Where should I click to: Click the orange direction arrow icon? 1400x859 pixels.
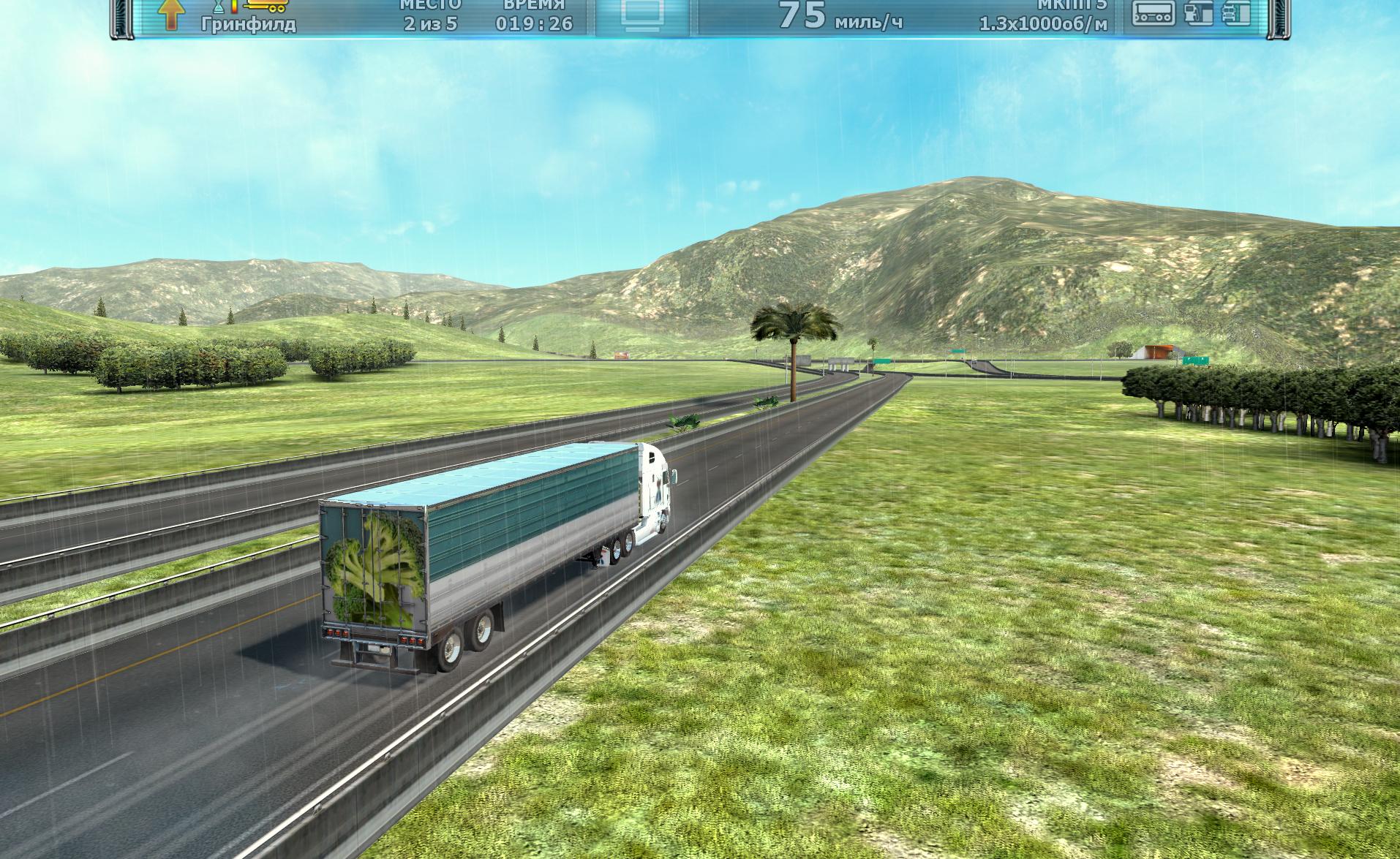[170, 15]
